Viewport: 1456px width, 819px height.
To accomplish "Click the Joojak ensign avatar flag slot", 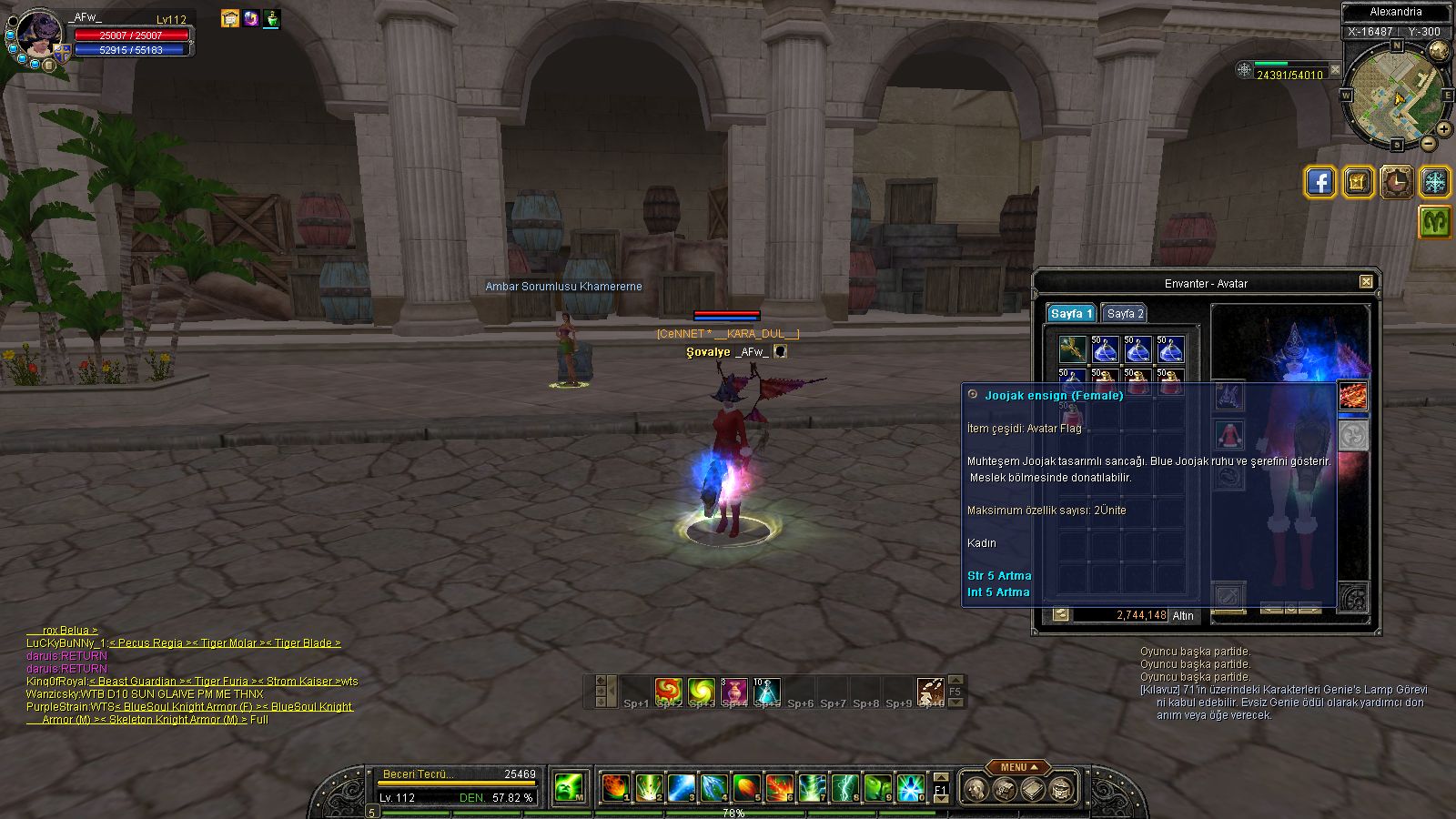I will 1353,396.
